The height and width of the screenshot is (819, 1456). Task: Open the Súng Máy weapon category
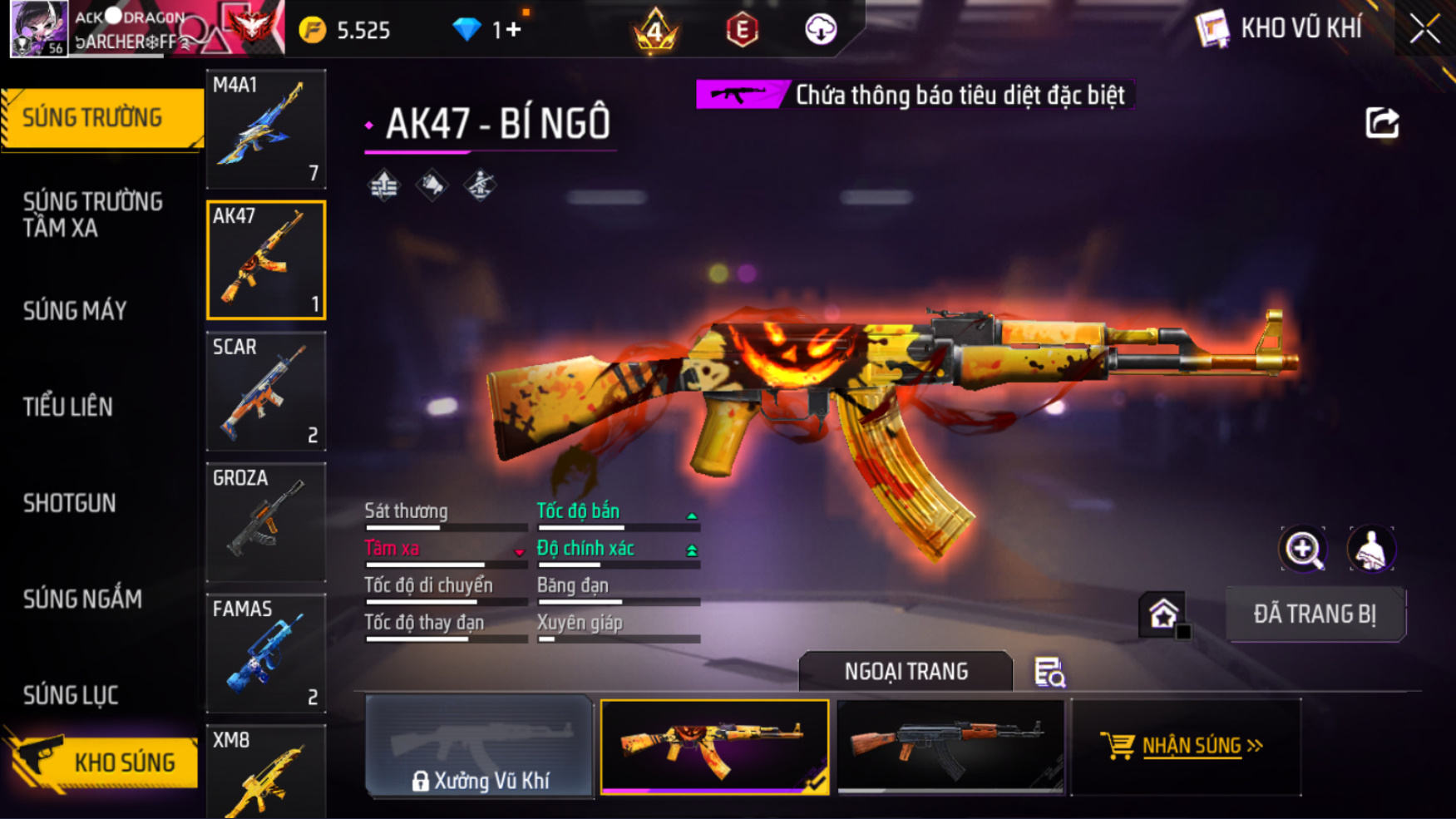click(x=75, y=311)
